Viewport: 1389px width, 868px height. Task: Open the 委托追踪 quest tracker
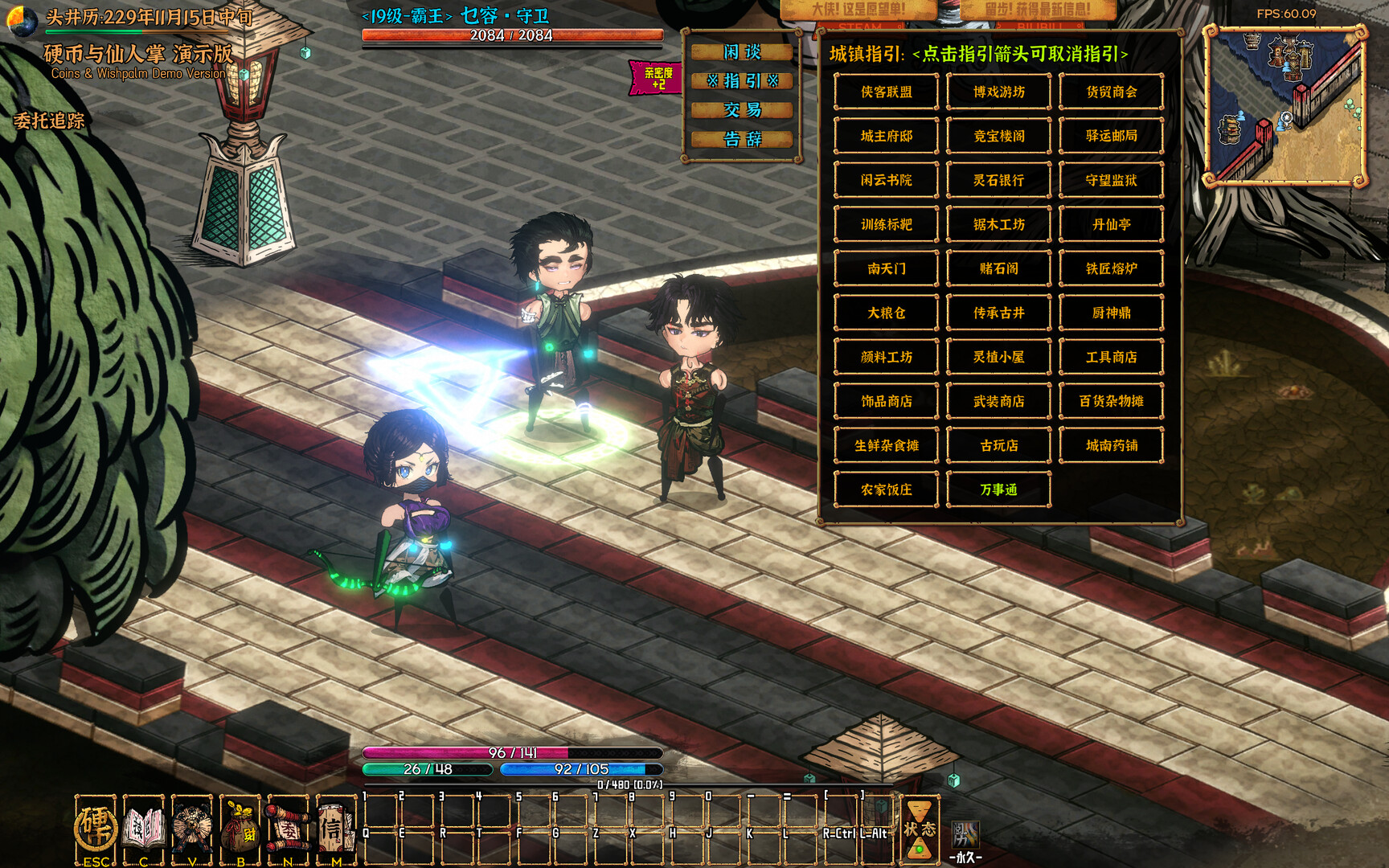[49, 121]
